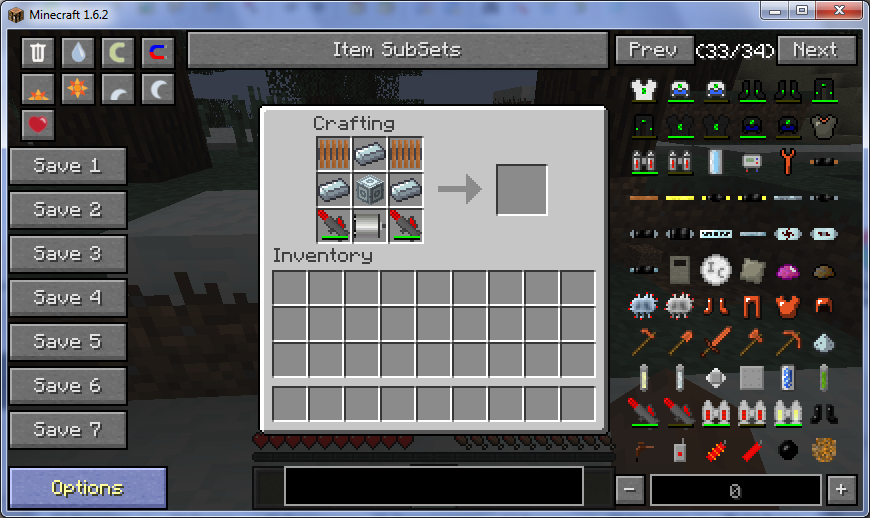Viewport: 870px width, 518px height.
Task: Select the Save 4 slot button
Action: [x=68, y=298]
